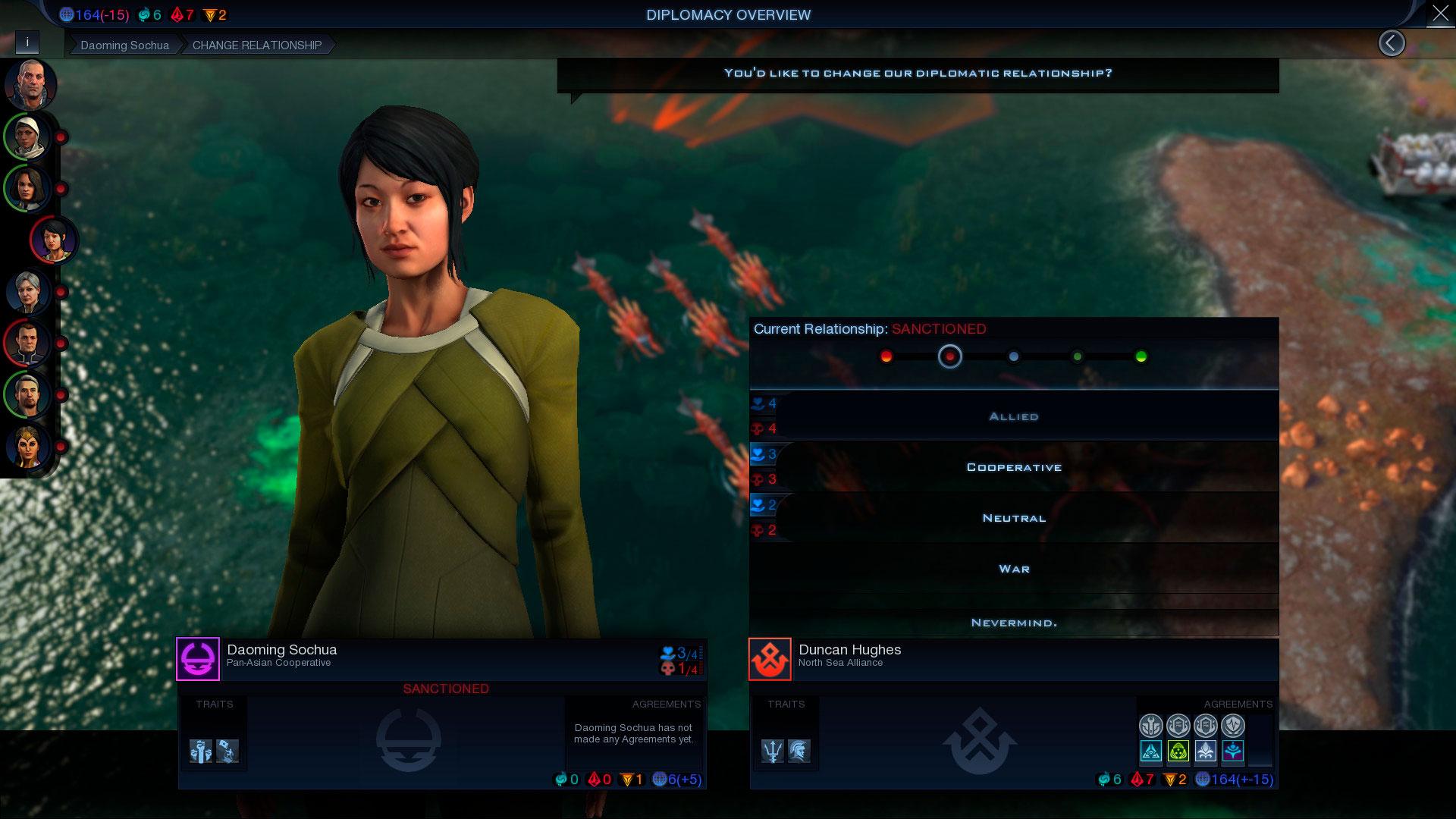Inspect the green radiation agreement icon
The width and height of the screenshot is (1456, 819).
click(1178, 752)
